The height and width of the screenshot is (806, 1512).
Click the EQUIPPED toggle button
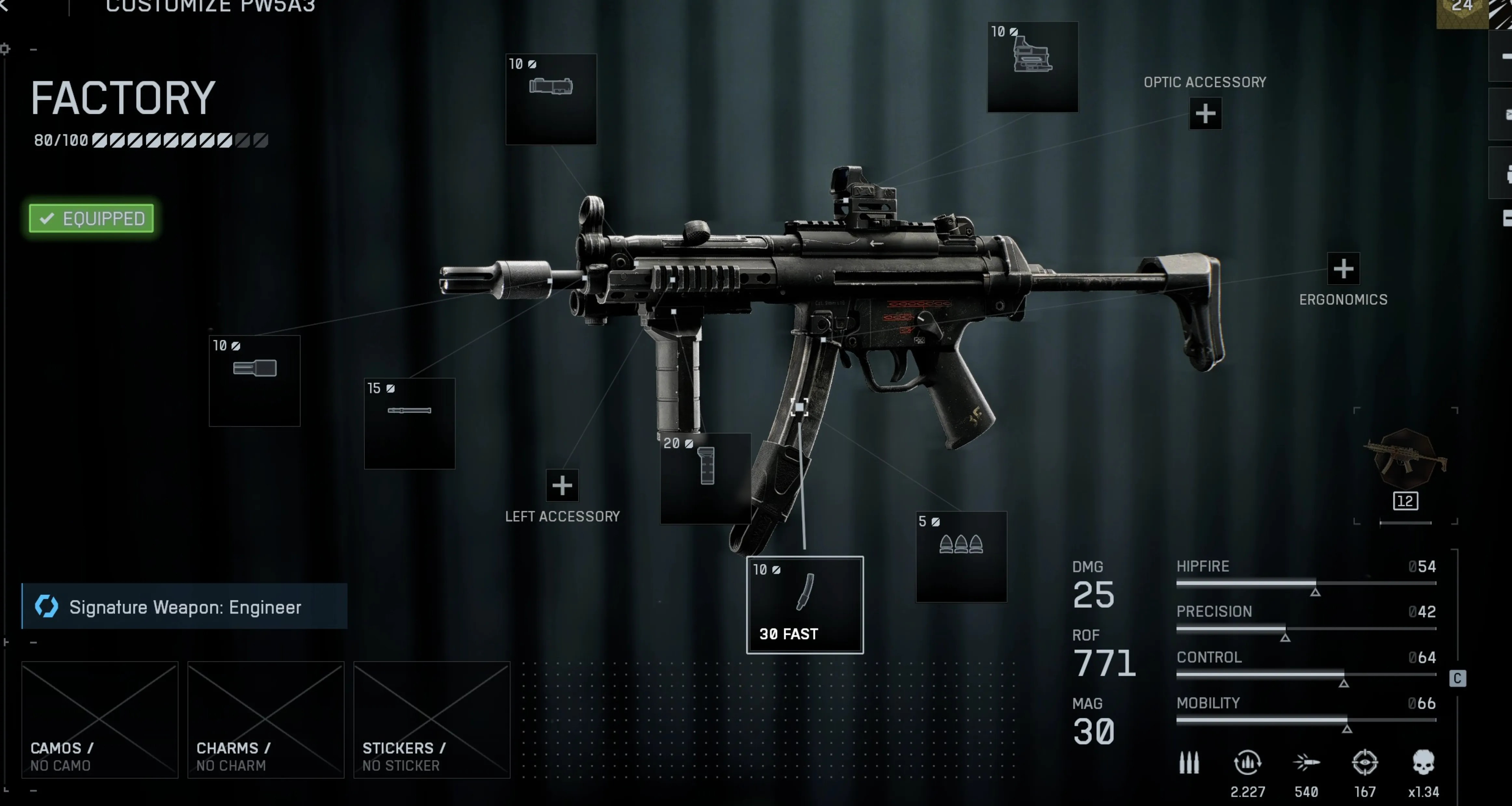click(x=90, y=218)
